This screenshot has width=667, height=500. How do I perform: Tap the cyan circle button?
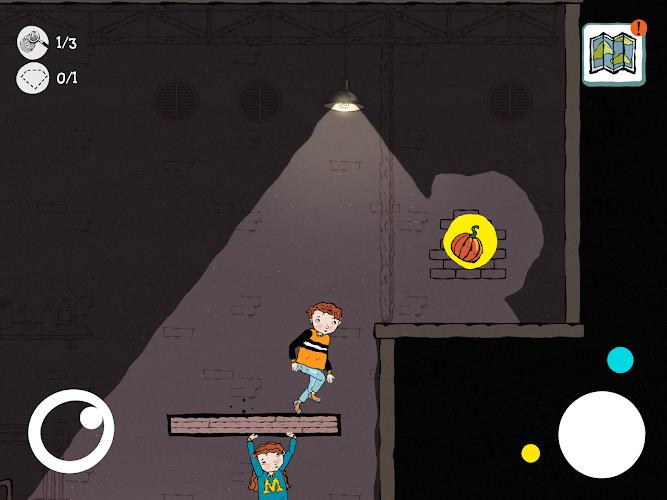[x=620, y=359]
